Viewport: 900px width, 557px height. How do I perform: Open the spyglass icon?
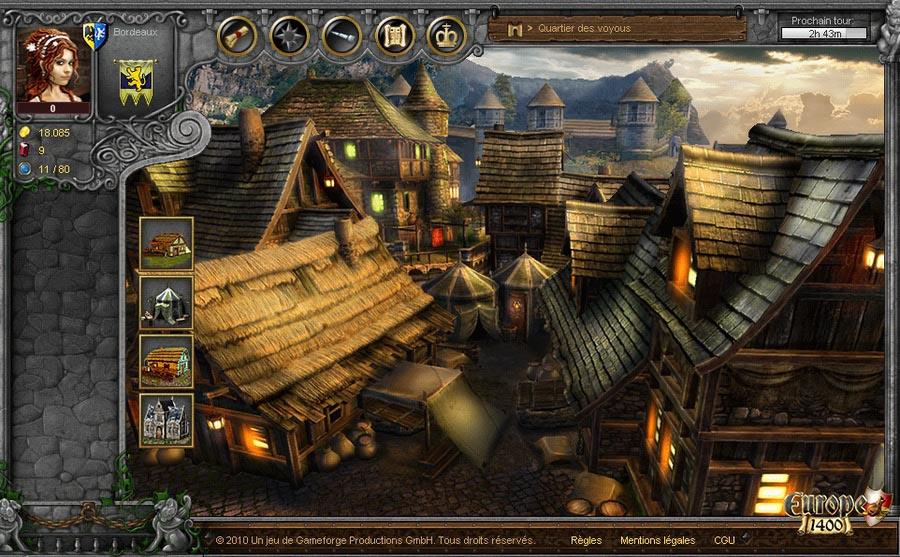coord(342,36)
